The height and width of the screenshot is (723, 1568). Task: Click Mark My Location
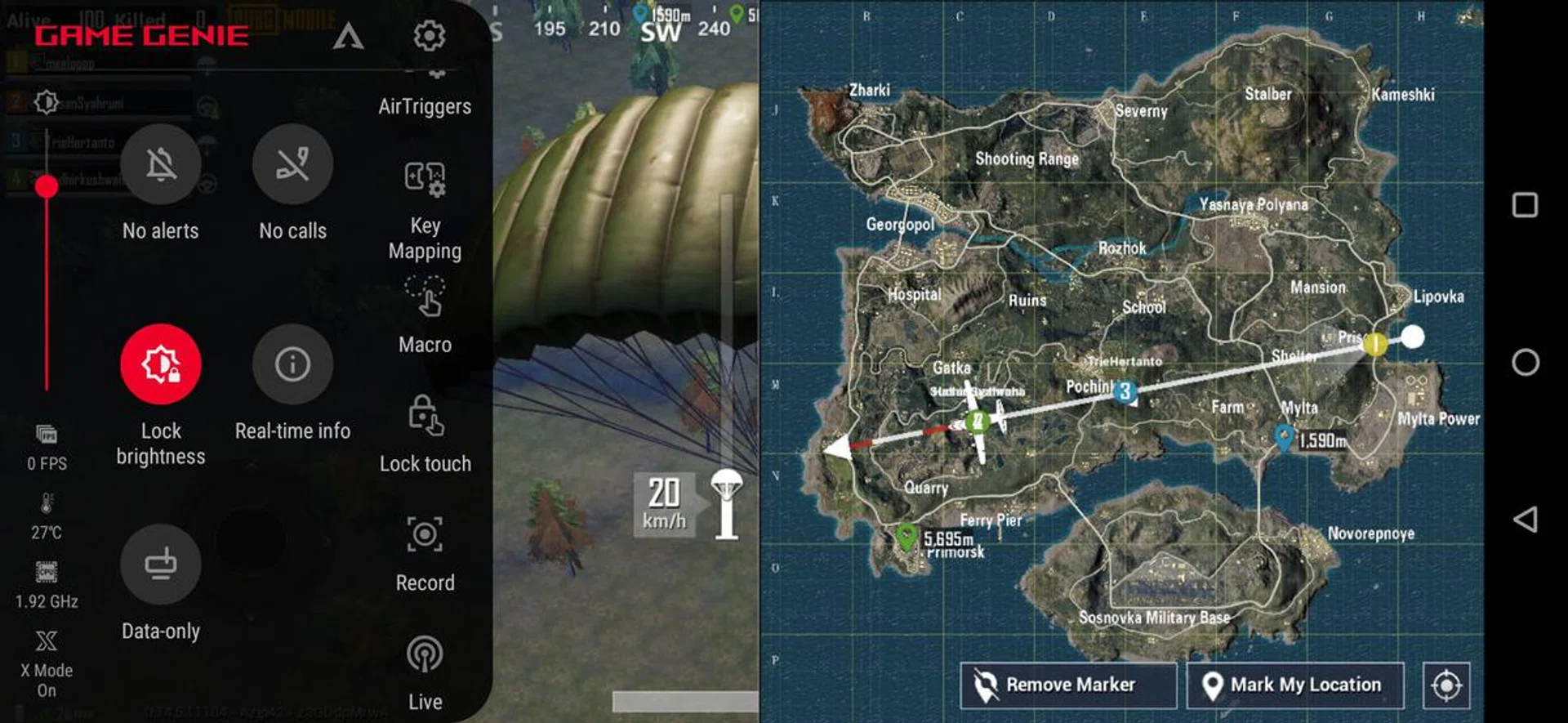(1294, 685)
